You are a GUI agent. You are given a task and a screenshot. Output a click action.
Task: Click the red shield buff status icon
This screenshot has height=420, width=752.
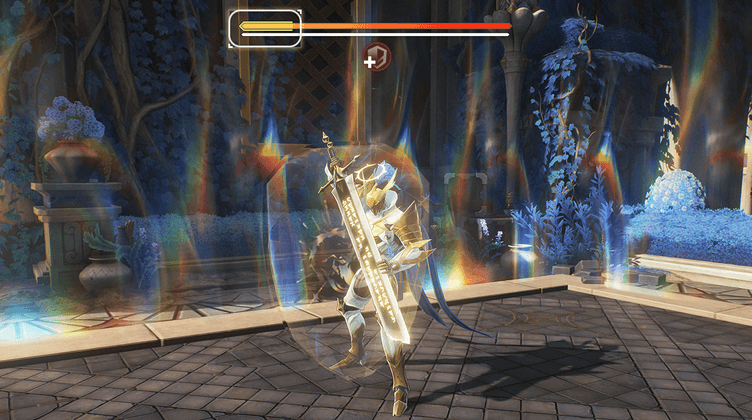tap(379, 55)
